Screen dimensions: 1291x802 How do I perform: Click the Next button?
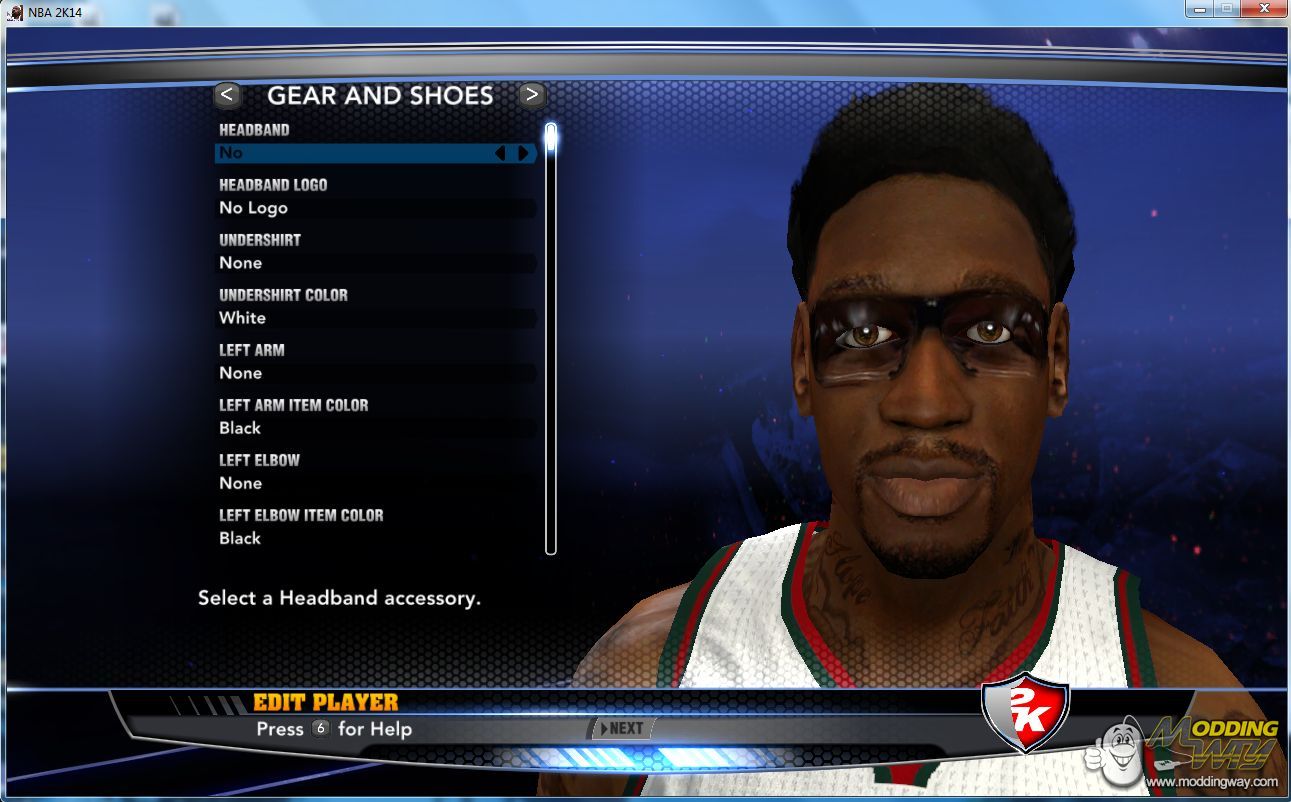[x=622, y=728]
